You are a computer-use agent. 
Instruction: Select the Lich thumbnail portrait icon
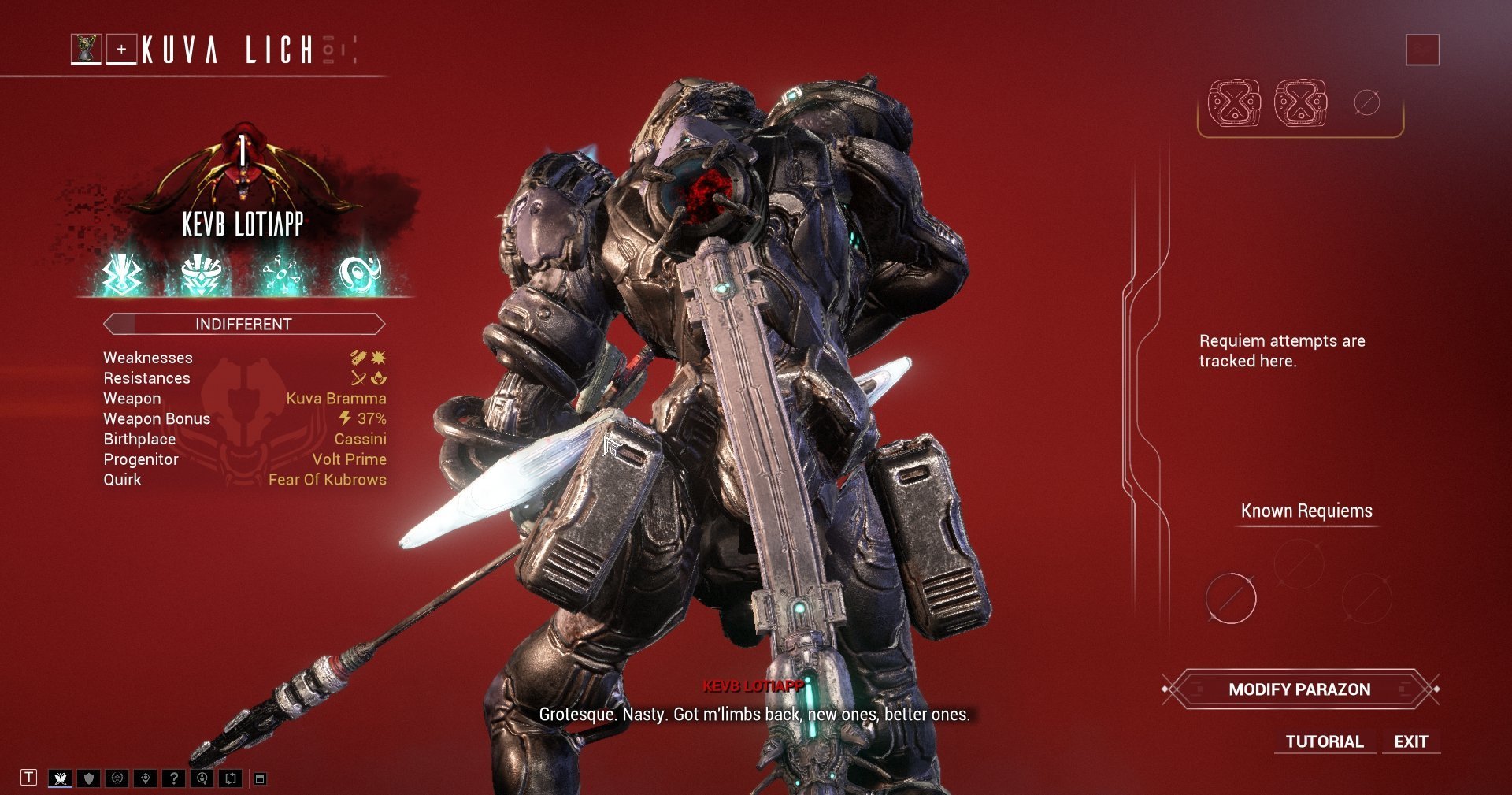[87, 47]
